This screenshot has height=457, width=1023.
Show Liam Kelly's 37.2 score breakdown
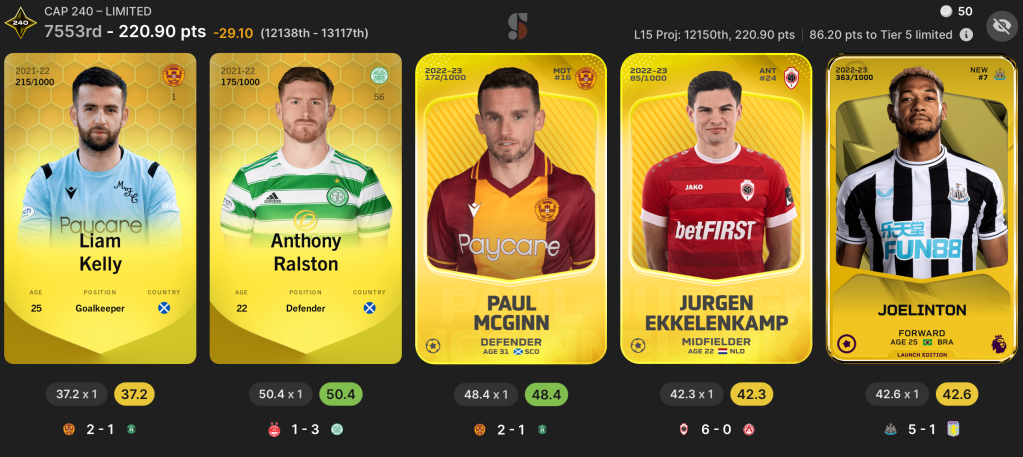click(x=135, y=394)
